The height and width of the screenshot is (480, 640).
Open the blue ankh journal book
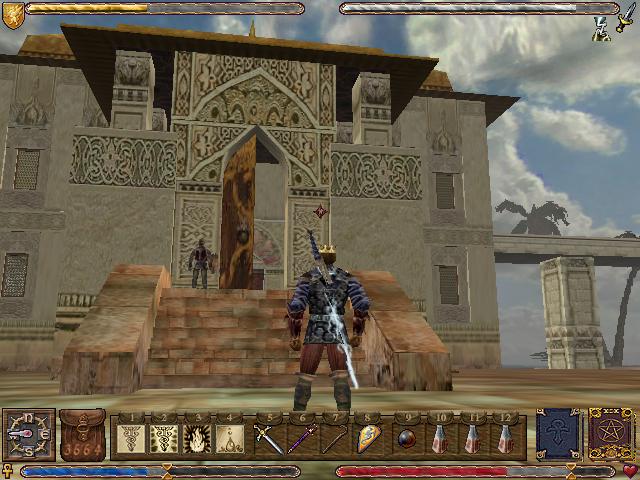click(557, 435)
